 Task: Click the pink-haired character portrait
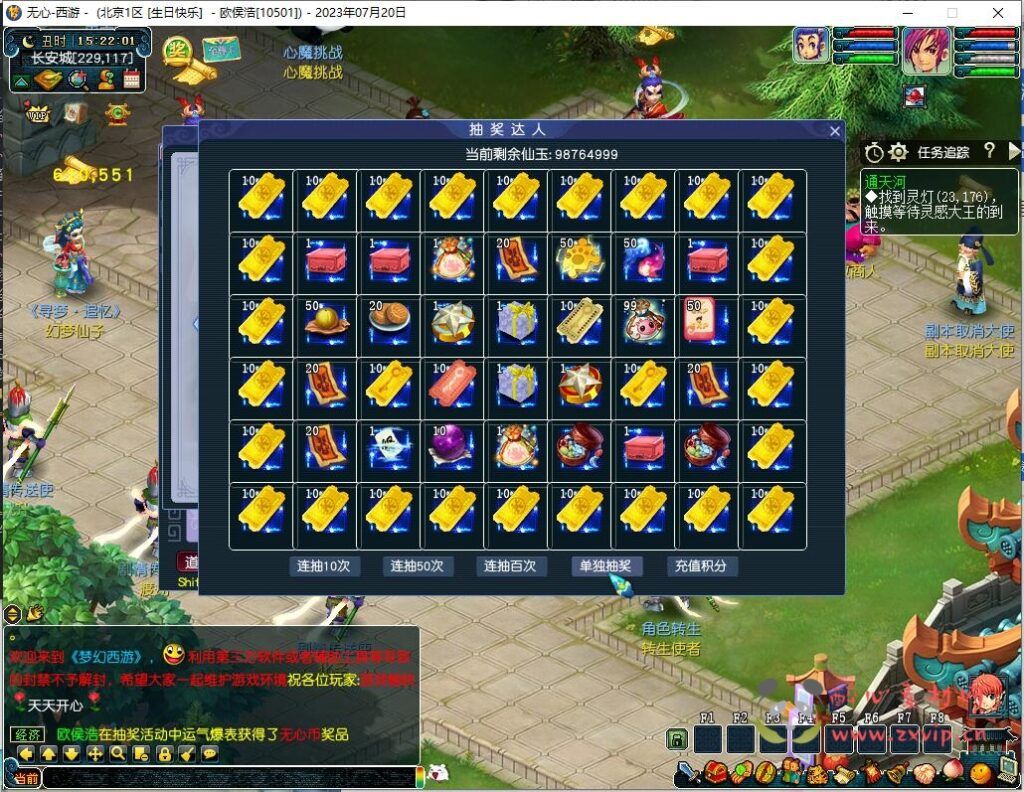coord(926,51)
